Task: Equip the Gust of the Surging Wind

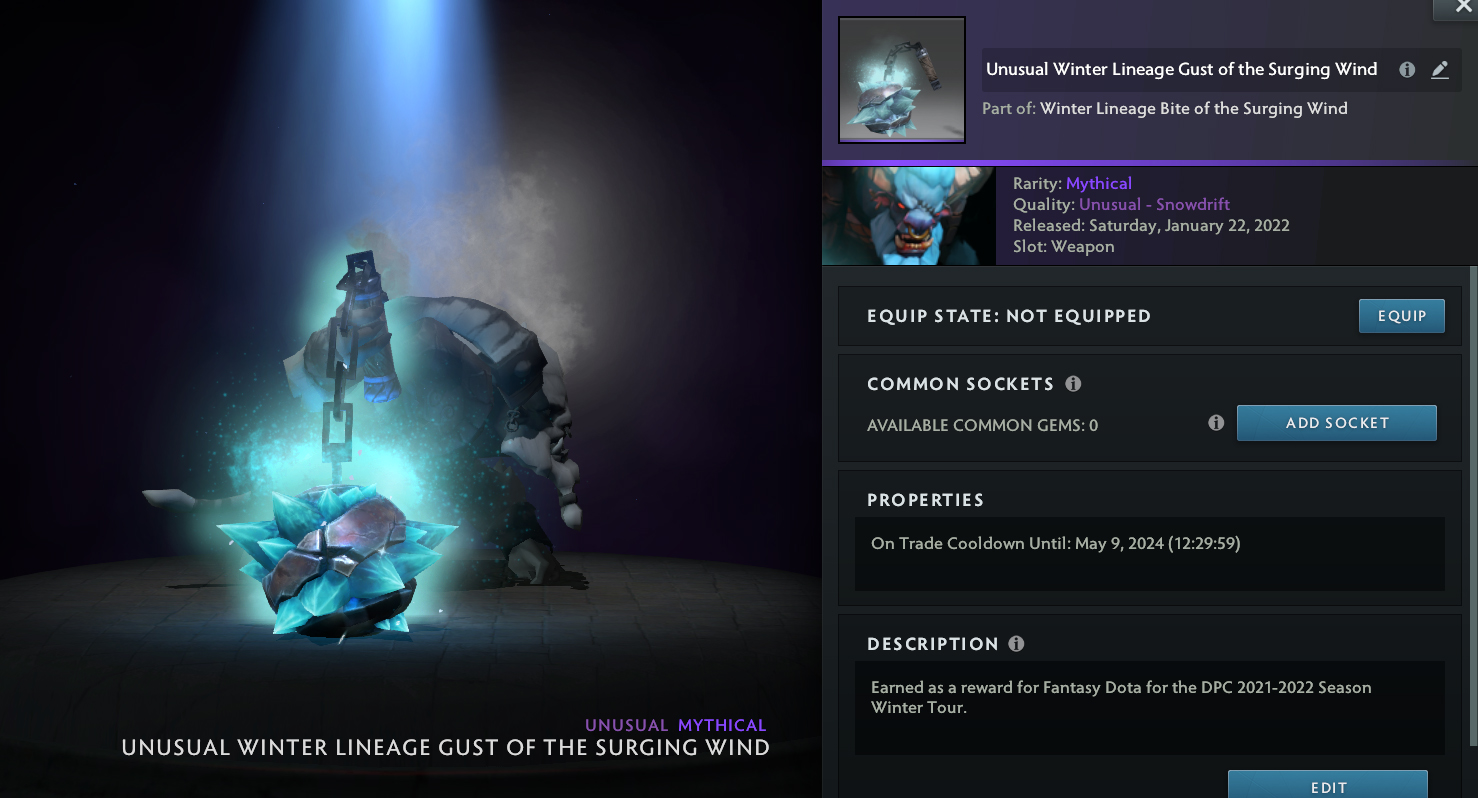Action: pyautogui.click(x=1401, y=316)
